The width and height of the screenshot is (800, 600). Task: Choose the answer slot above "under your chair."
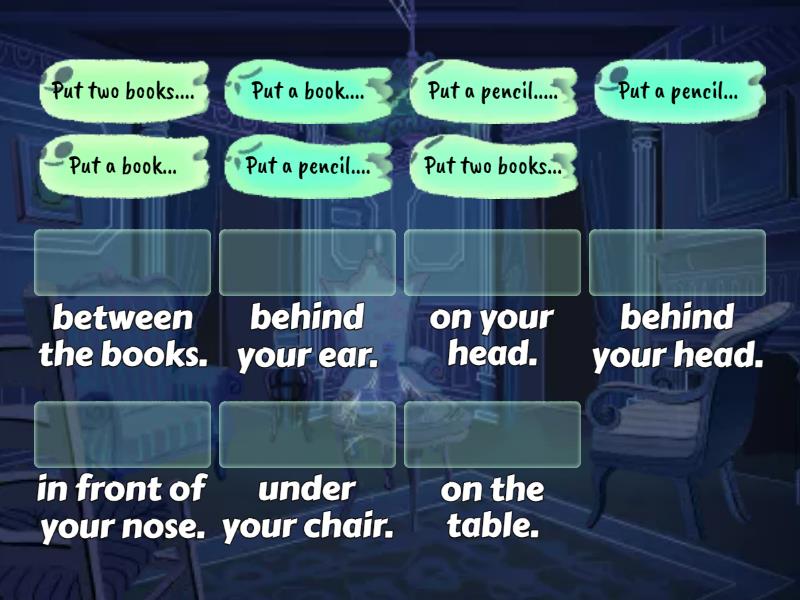(x=307, y=434)
